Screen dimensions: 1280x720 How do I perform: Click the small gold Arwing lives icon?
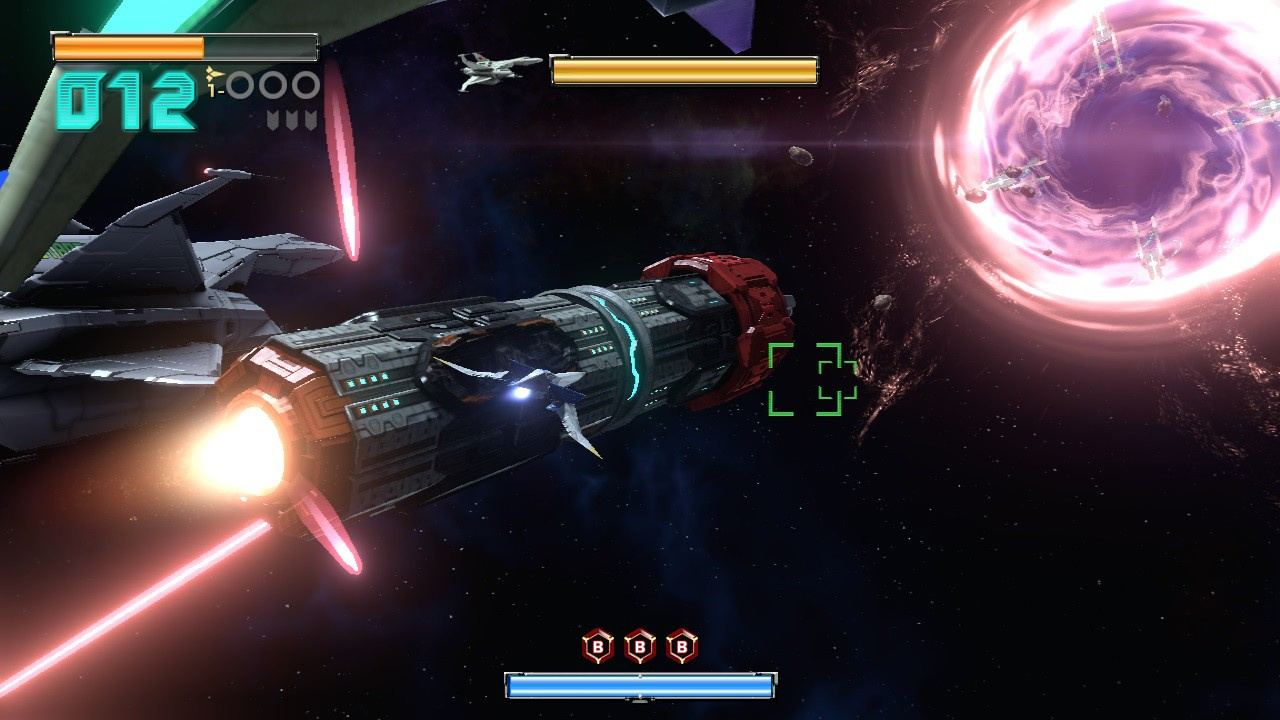pyautogui.click(x=212, y=75)
